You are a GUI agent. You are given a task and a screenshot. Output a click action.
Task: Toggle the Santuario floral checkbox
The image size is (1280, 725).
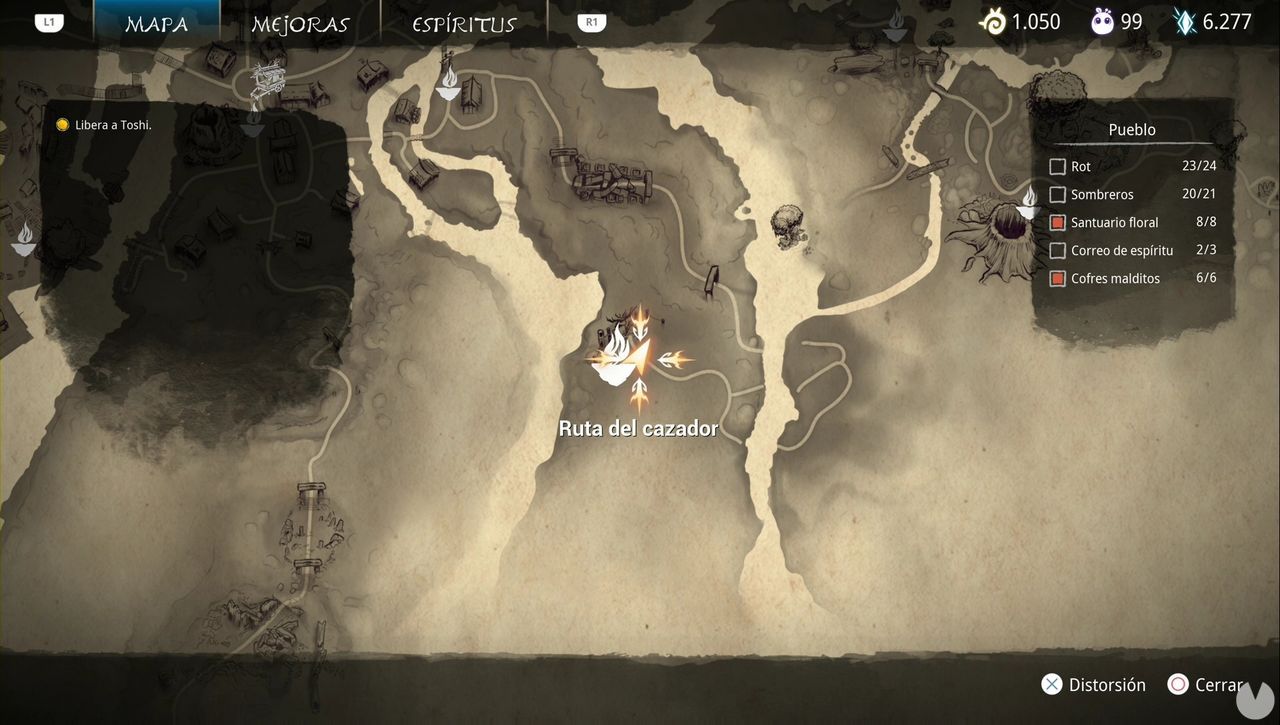(x=1058, y=223)
